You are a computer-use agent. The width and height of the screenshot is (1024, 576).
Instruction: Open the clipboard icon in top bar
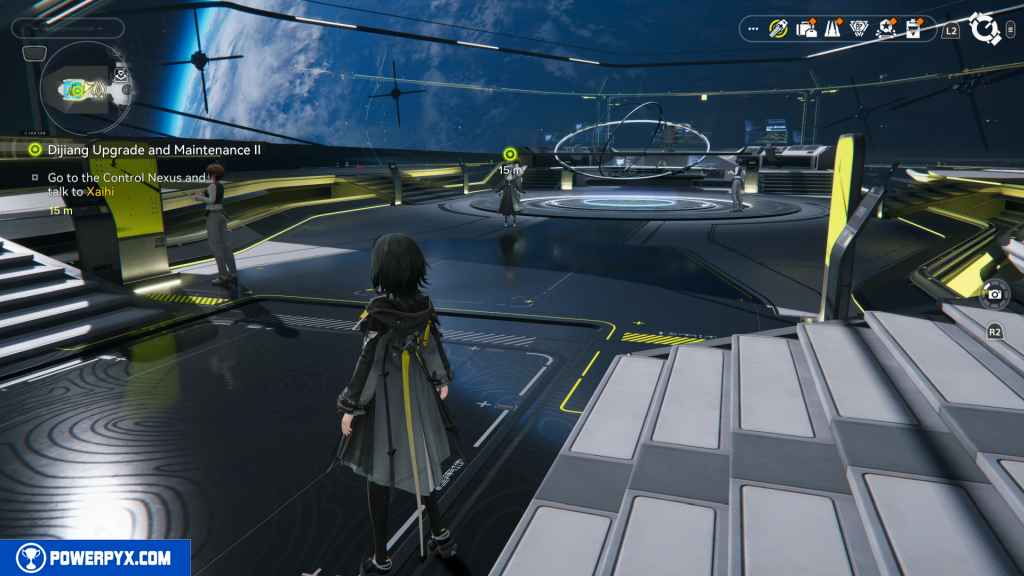tap(913, 29)
